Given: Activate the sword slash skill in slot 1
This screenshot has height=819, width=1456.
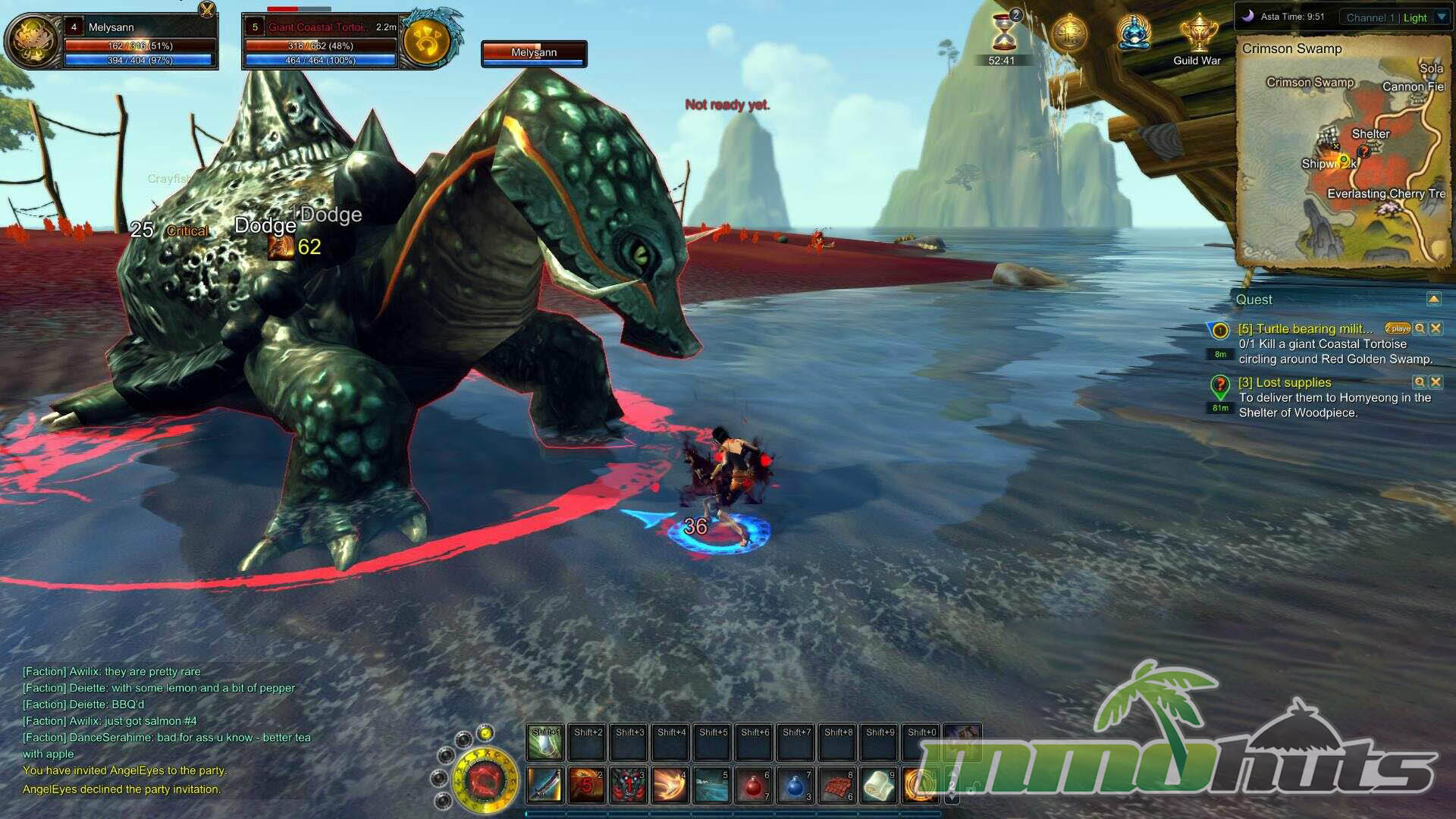Looking at the screenshot, I should (x=544, y=785).
